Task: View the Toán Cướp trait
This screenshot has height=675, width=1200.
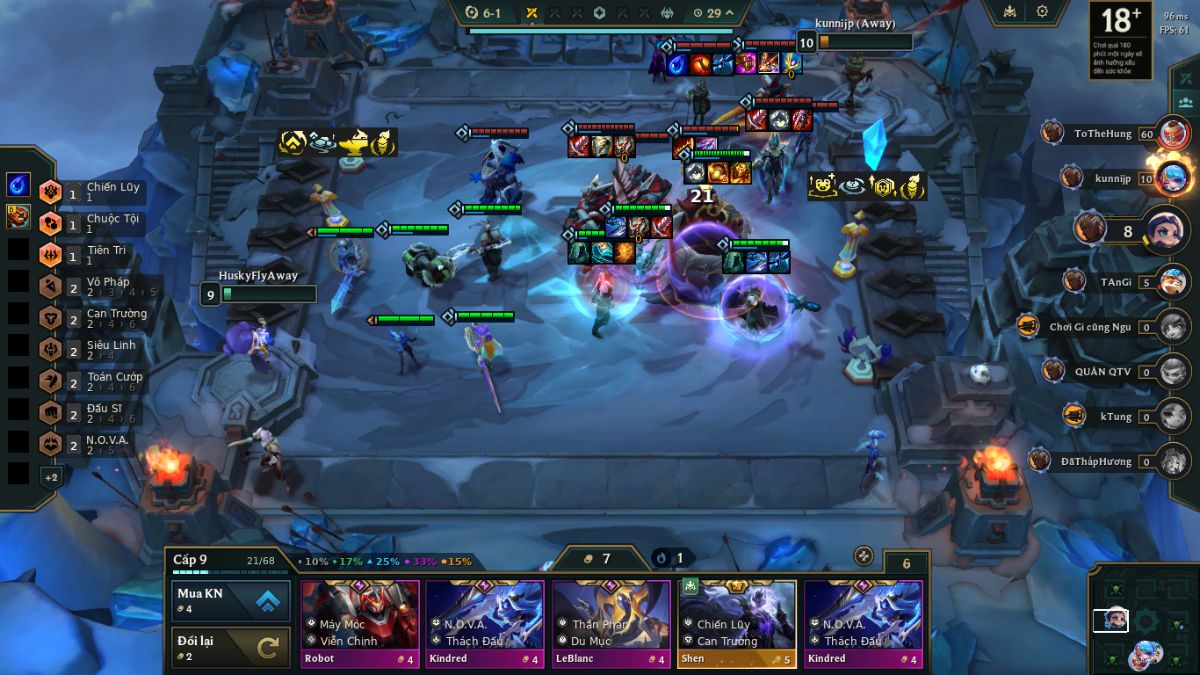Action: pos(95,382)
